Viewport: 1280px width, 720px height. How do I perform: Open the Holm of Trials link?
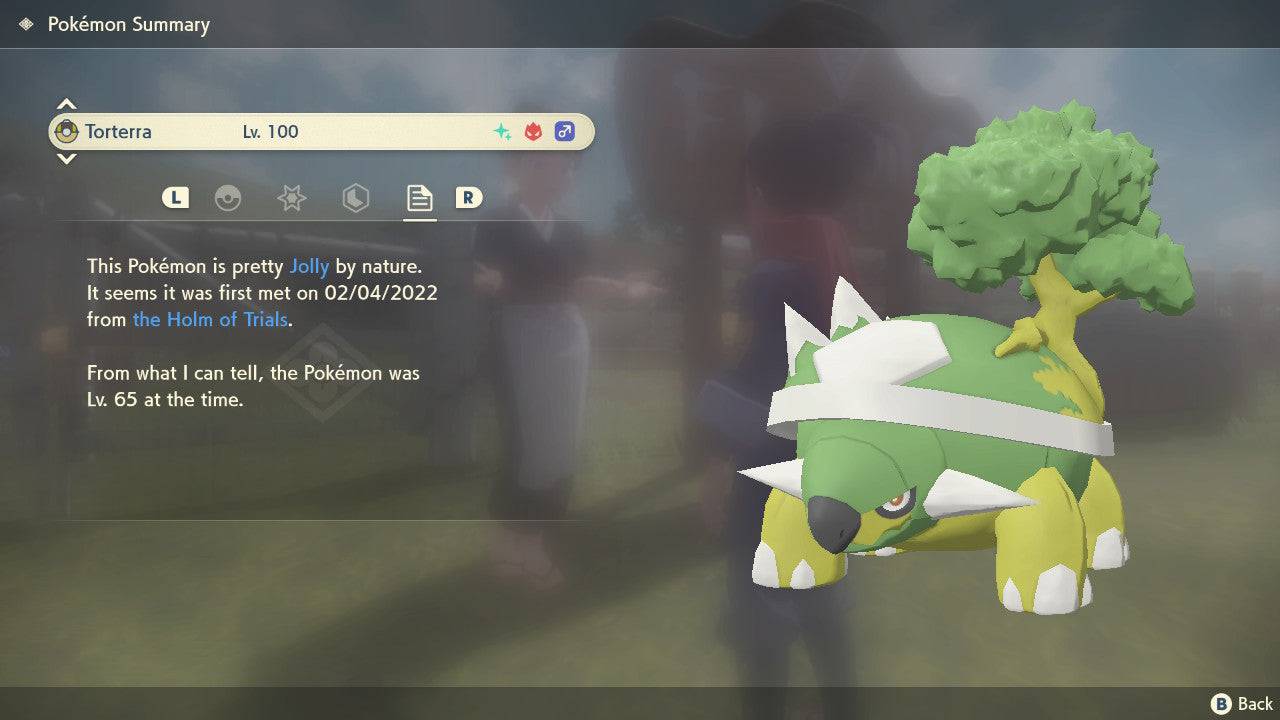point(210,319)
